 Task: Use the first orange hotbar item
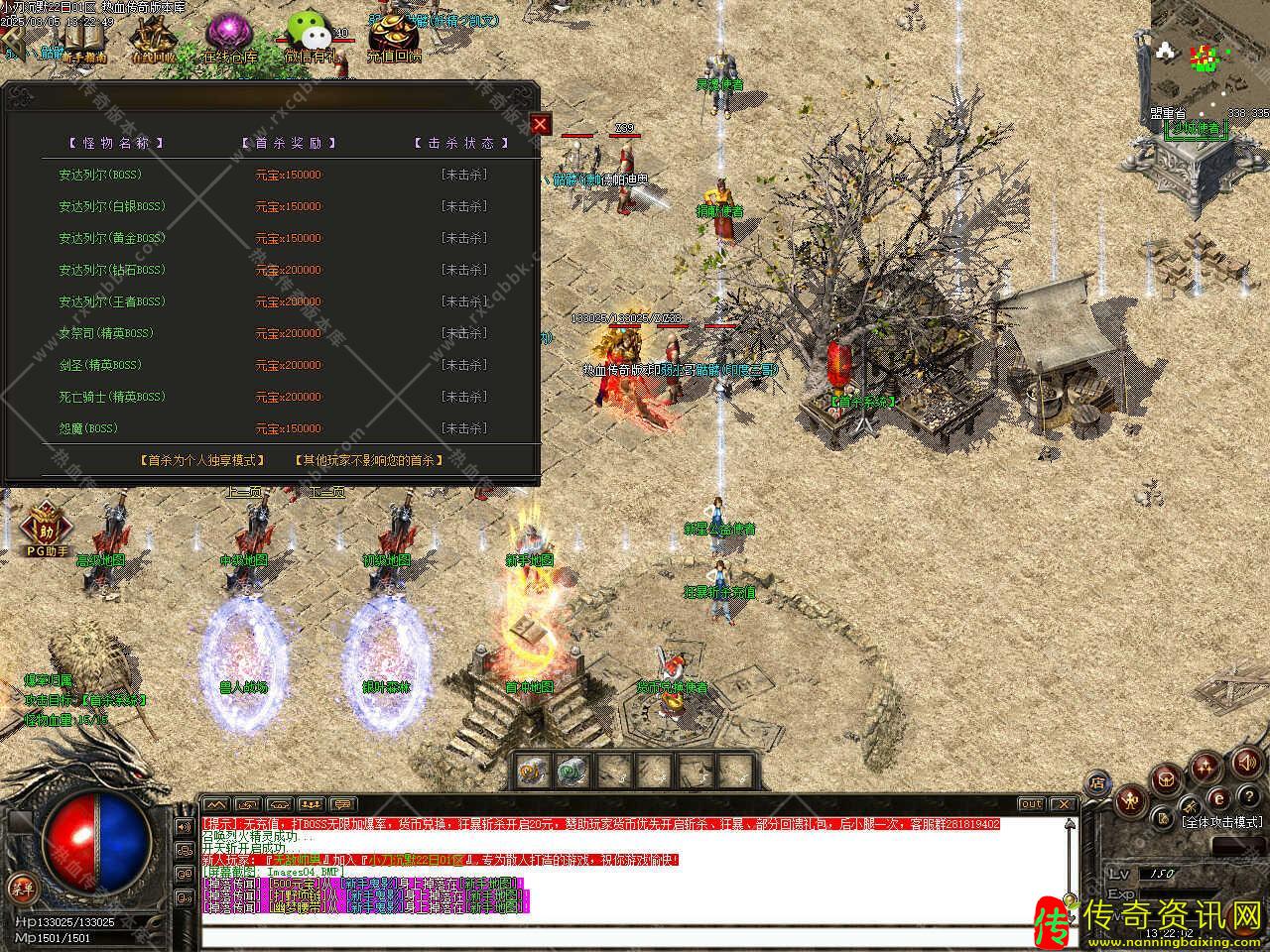click(531, 770)
